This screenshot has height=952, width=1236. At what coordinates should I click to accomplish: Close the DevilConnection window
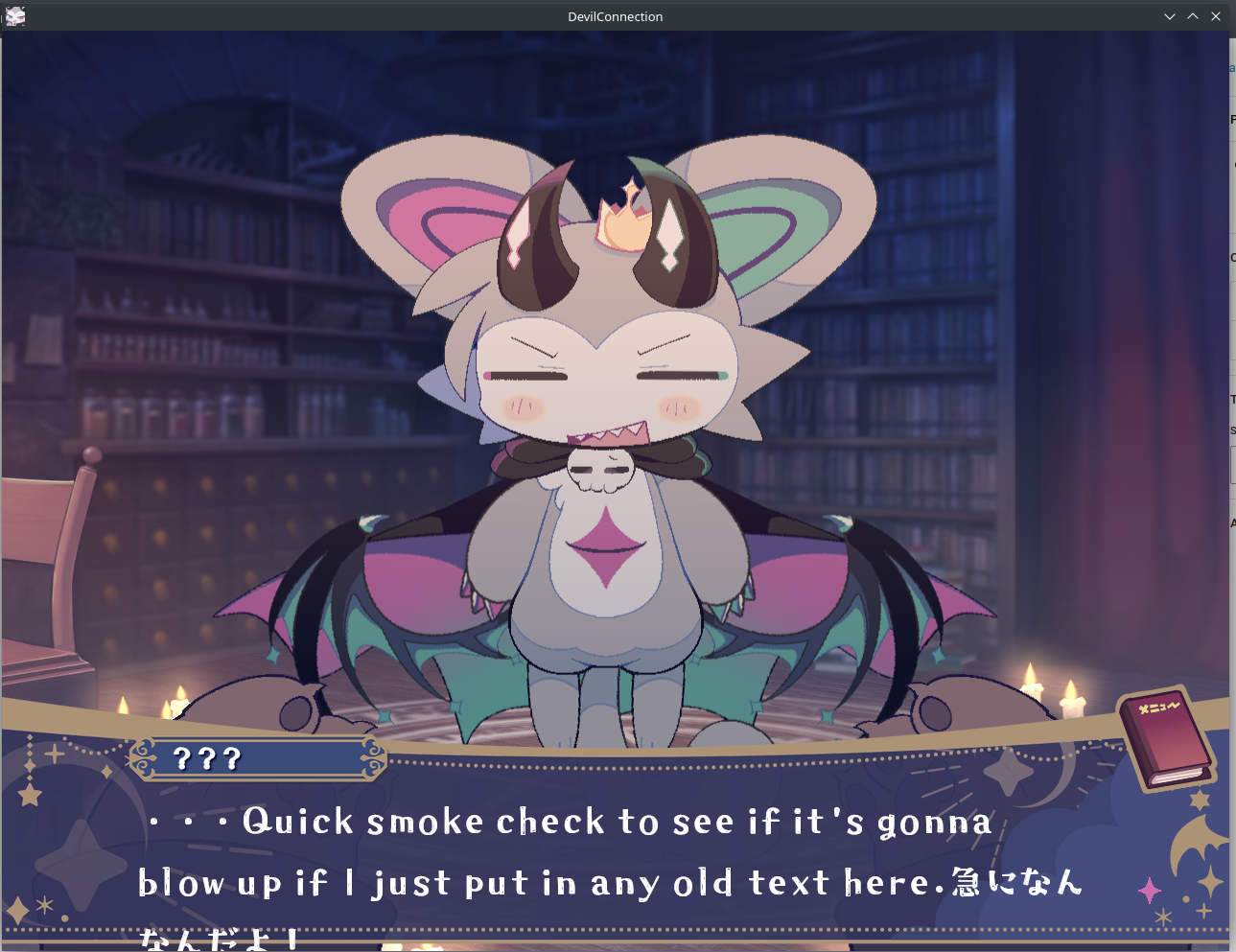pos(1216,16)
